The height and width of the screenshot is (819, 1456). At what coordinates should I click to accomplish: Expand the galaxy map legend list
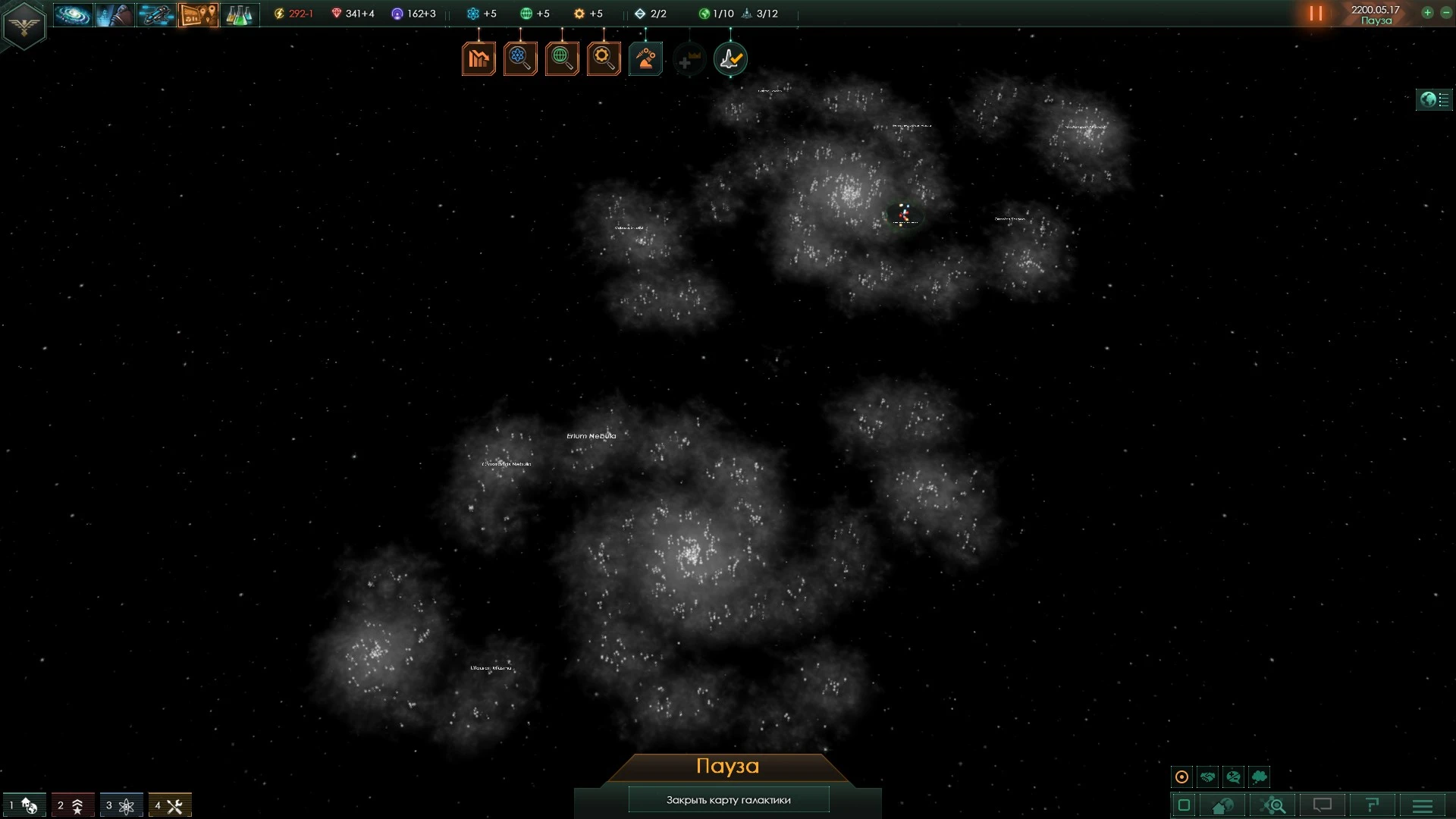[x=1434, y=99]
